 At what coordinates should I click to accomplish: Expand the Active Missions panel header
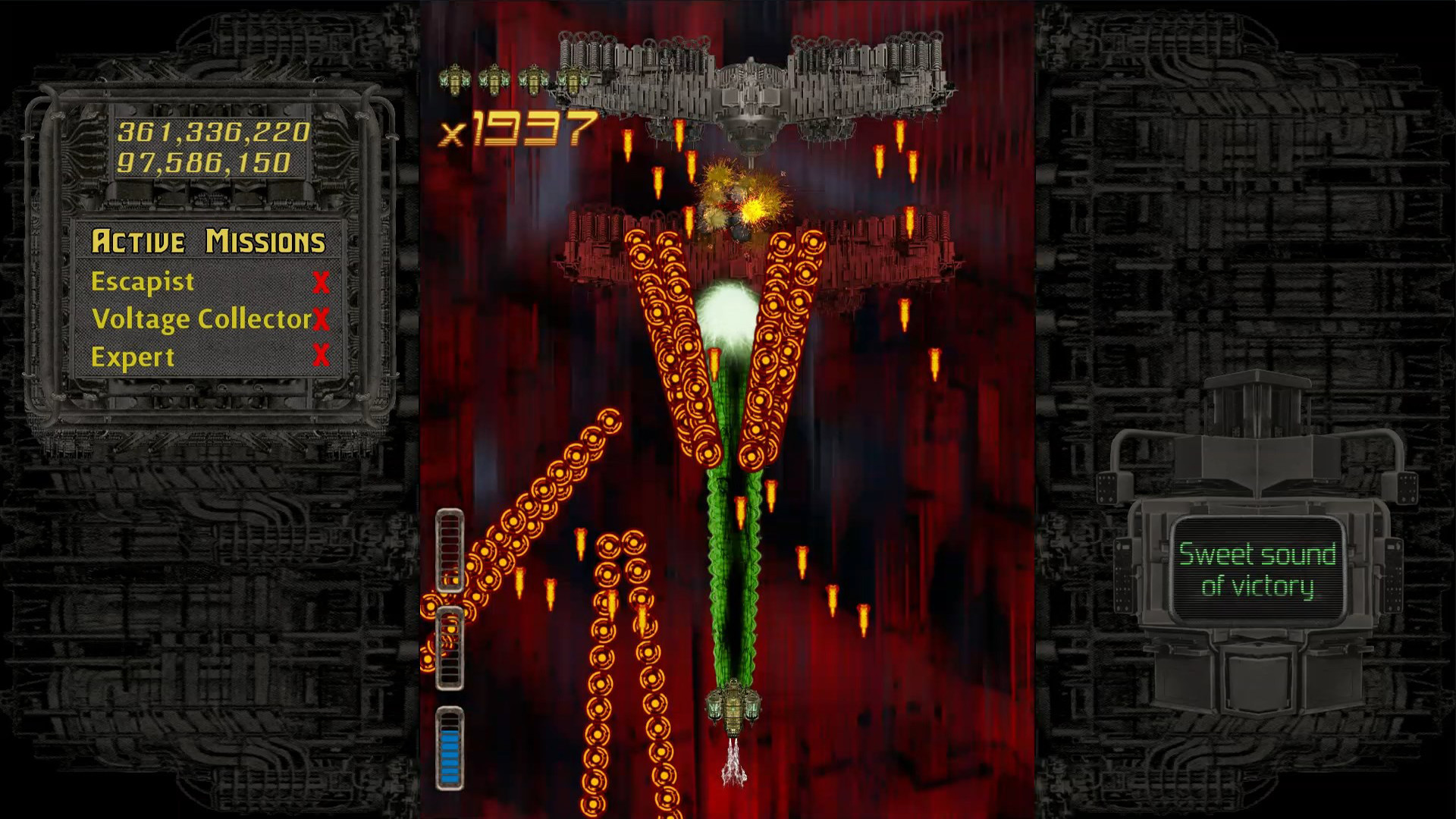[x=209, y=241]
